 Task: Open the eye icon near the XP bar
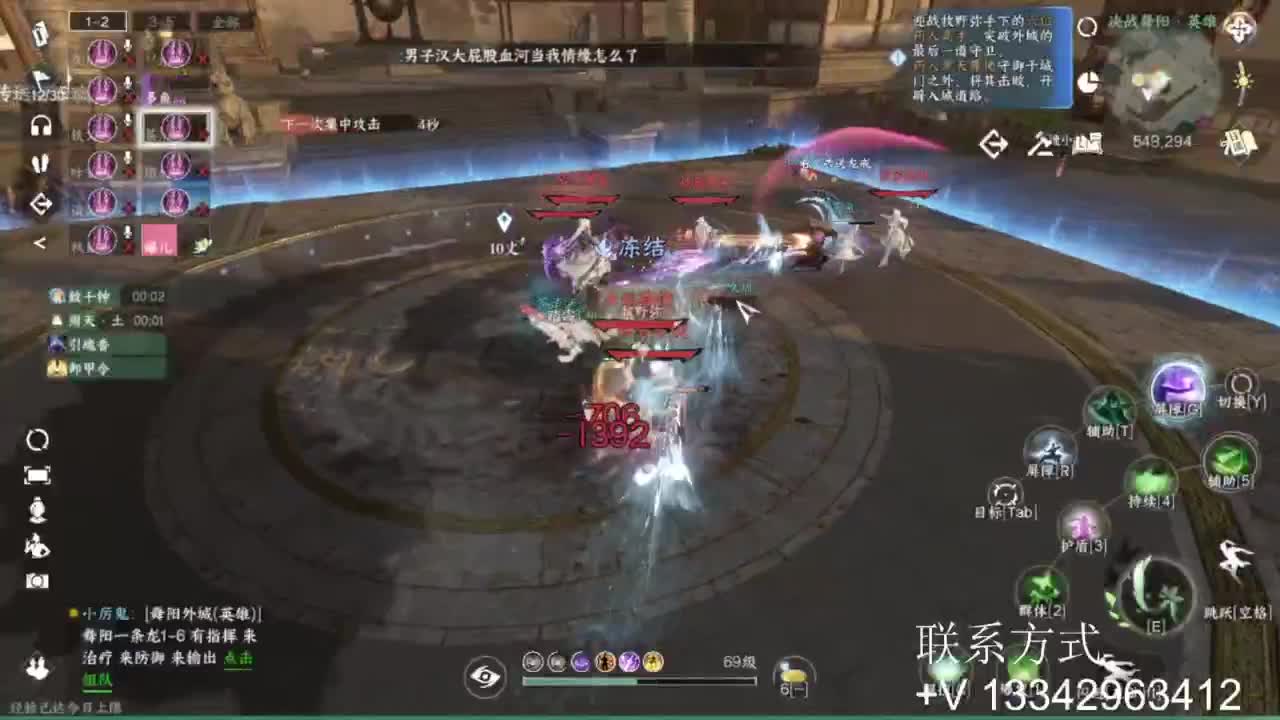click(487, 676)
